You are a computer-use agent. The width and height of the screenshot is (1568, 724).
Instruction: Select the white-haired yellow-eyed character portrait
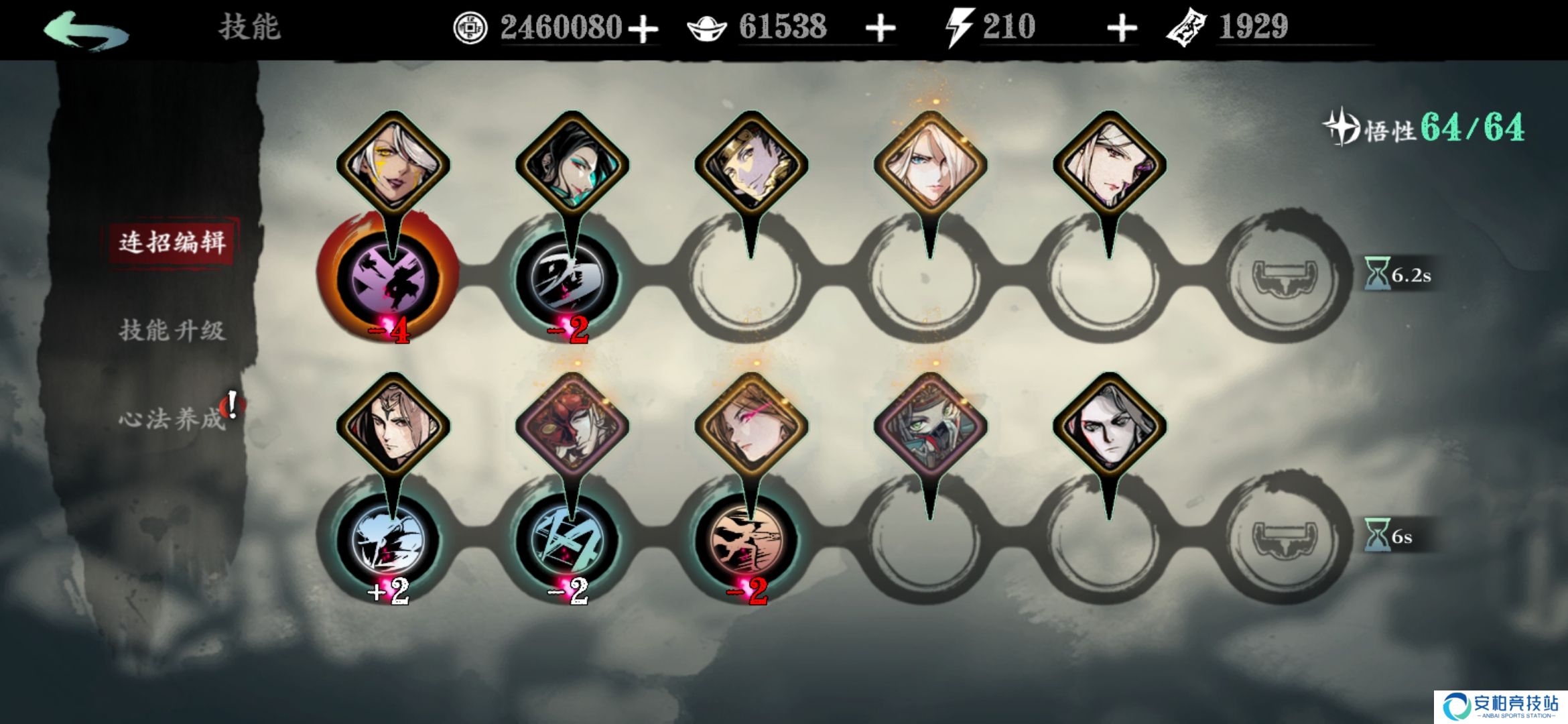click(x=393, y=164)
